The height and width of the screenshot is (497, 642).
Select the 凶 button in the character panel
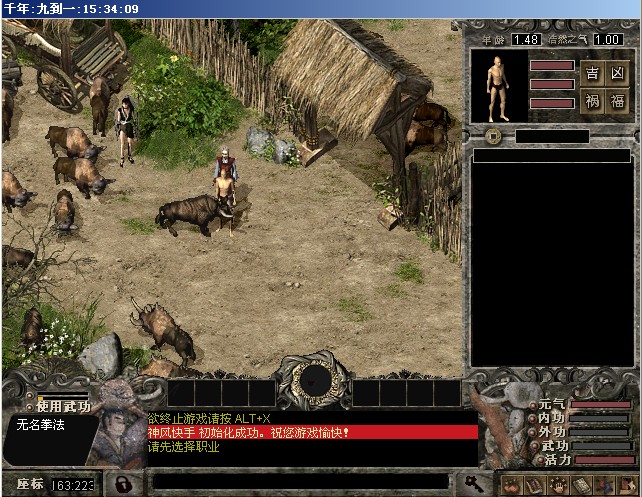618,74
